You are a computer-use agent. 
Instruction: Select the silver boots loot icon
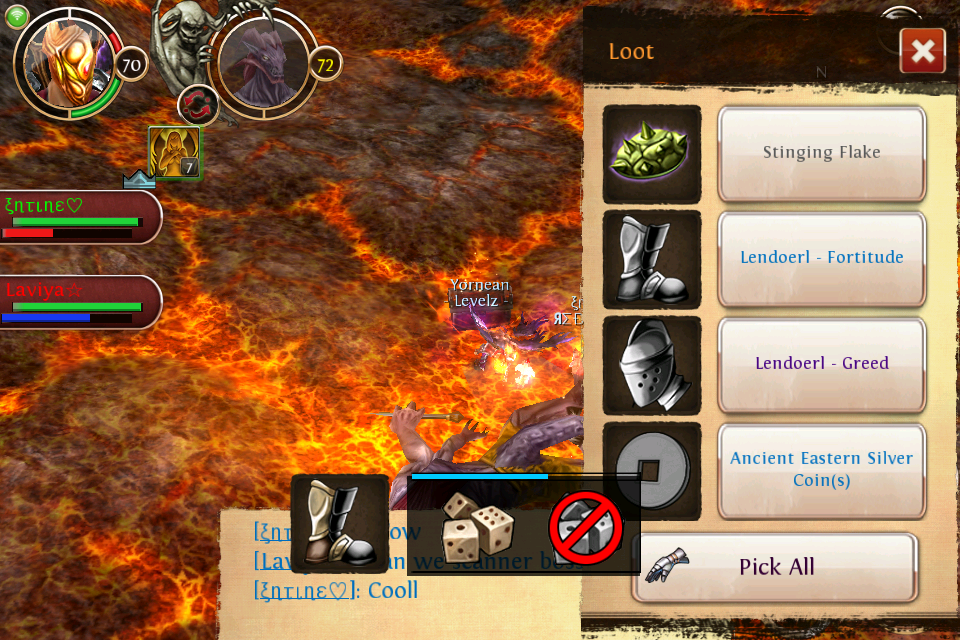click(x=652, y=260)
